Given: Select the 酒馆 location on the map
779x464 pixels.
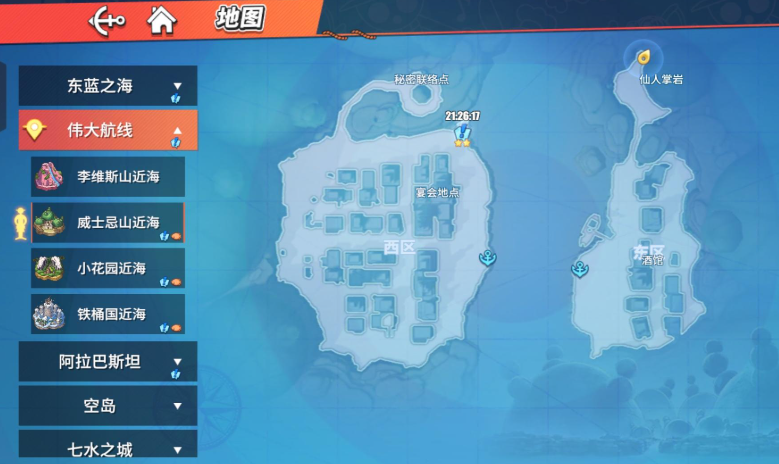Looking at the screenshot, I should pos(653,260).
